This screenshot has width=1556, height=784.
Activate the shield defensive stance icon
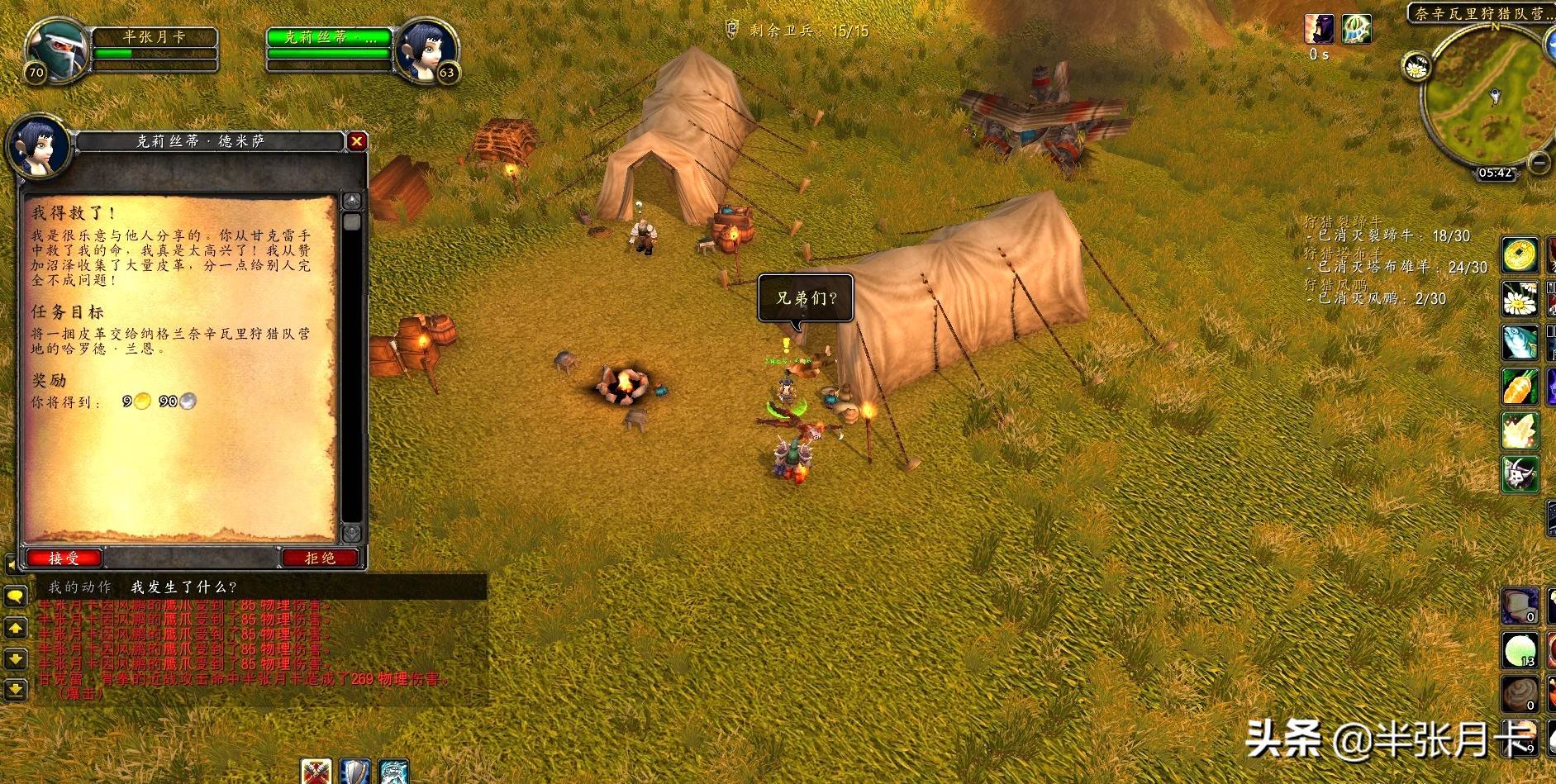pos(355,772)
